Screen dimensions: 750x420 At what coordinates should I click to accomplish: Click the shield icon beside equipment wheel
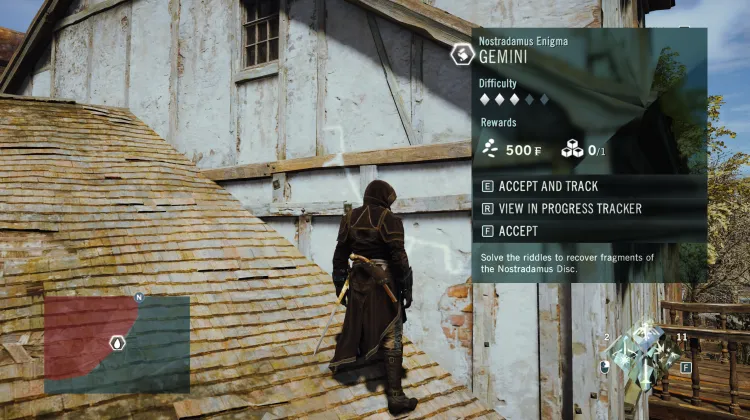pos(604,367)
